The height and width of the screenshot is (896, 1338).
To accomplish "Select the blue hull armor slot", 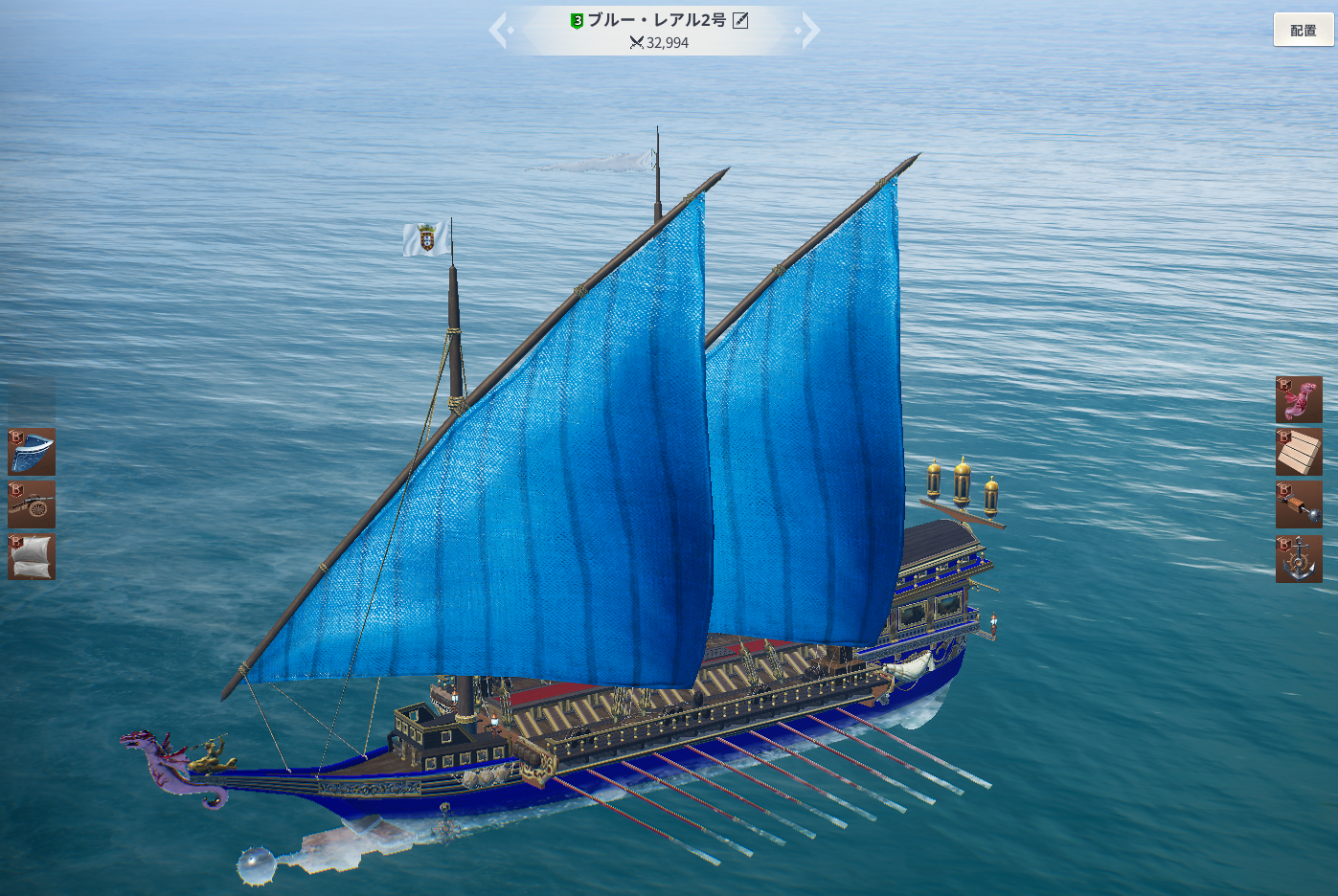I will [x=32, y=452].
